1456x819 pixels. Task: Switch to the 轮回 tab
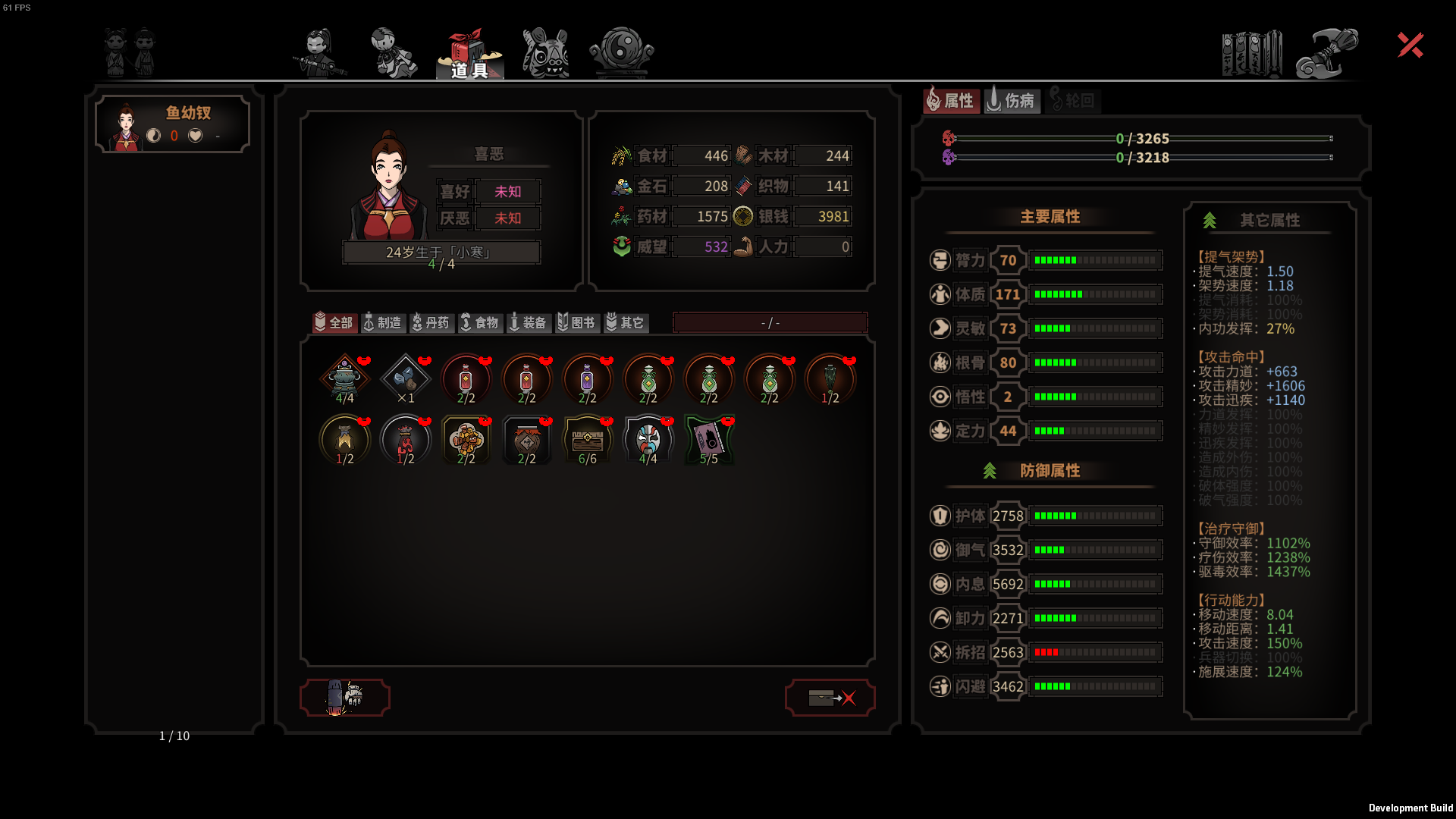(1074, 100)
